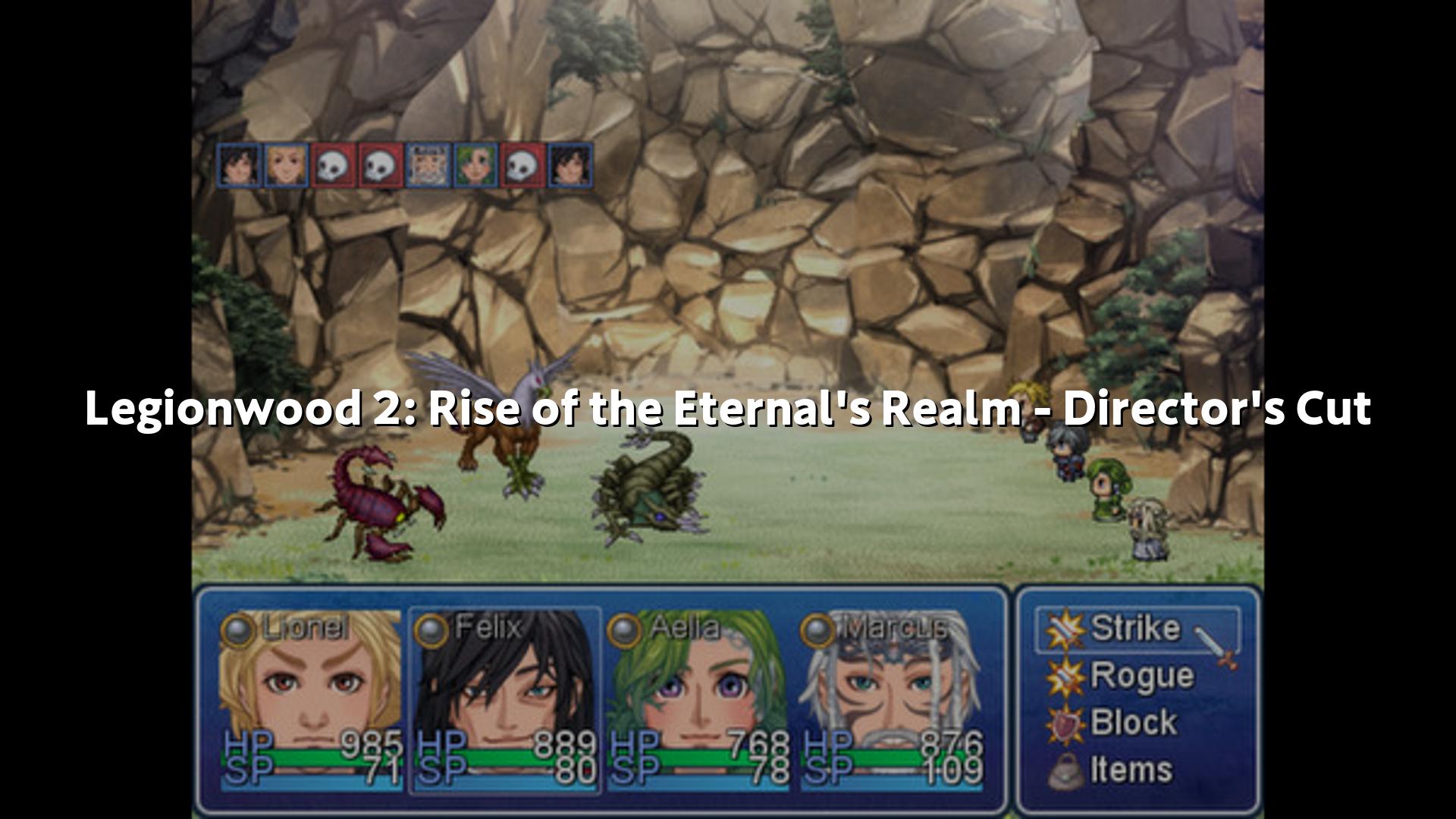This screenshot has height=819, width=1456.
Task: Select the Strike command
Action: tap(1135, 629)
